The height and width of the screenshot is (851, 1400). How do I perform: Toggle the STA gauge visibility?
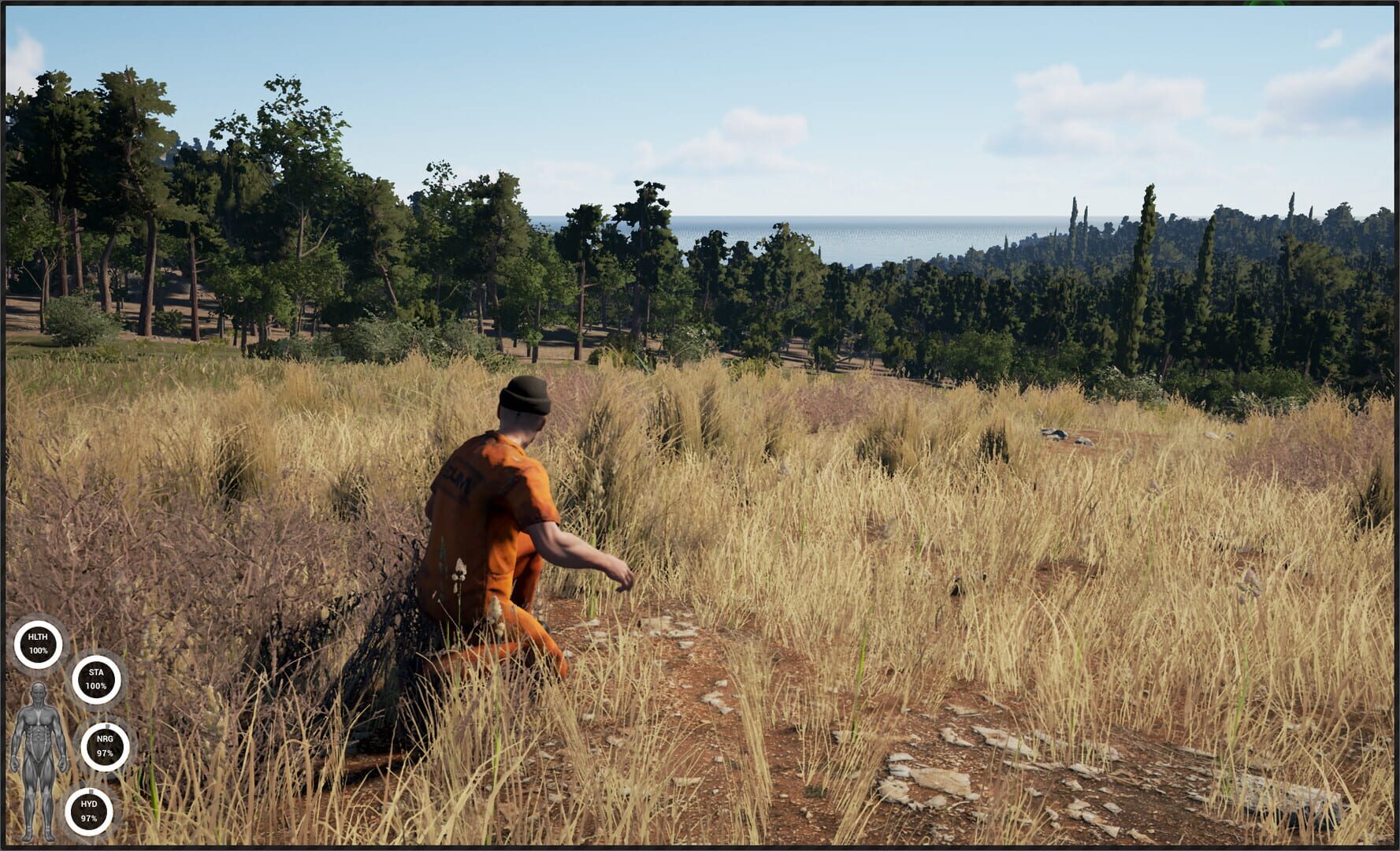click(x=95, y=678)
